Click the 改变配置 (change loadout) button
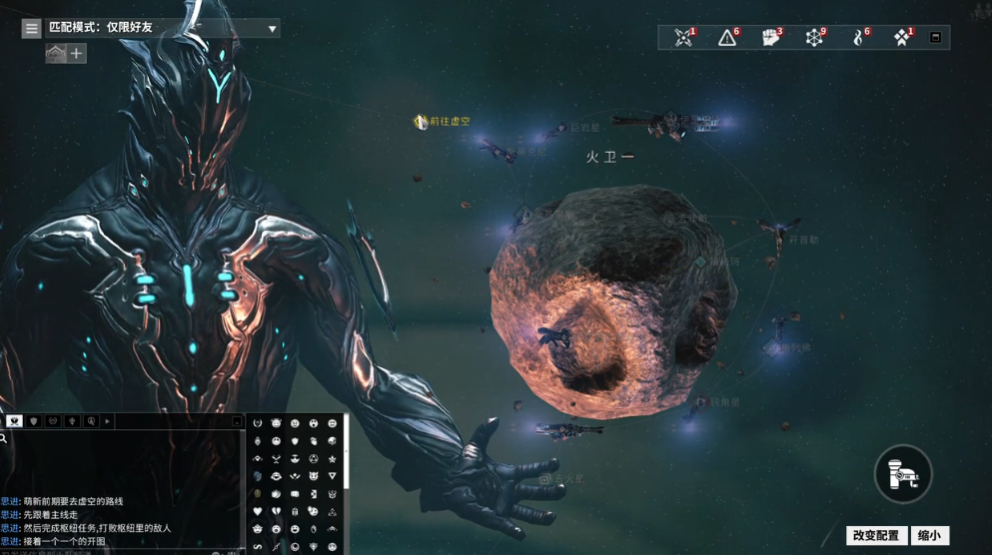The image size is (992, 555). 875,536
